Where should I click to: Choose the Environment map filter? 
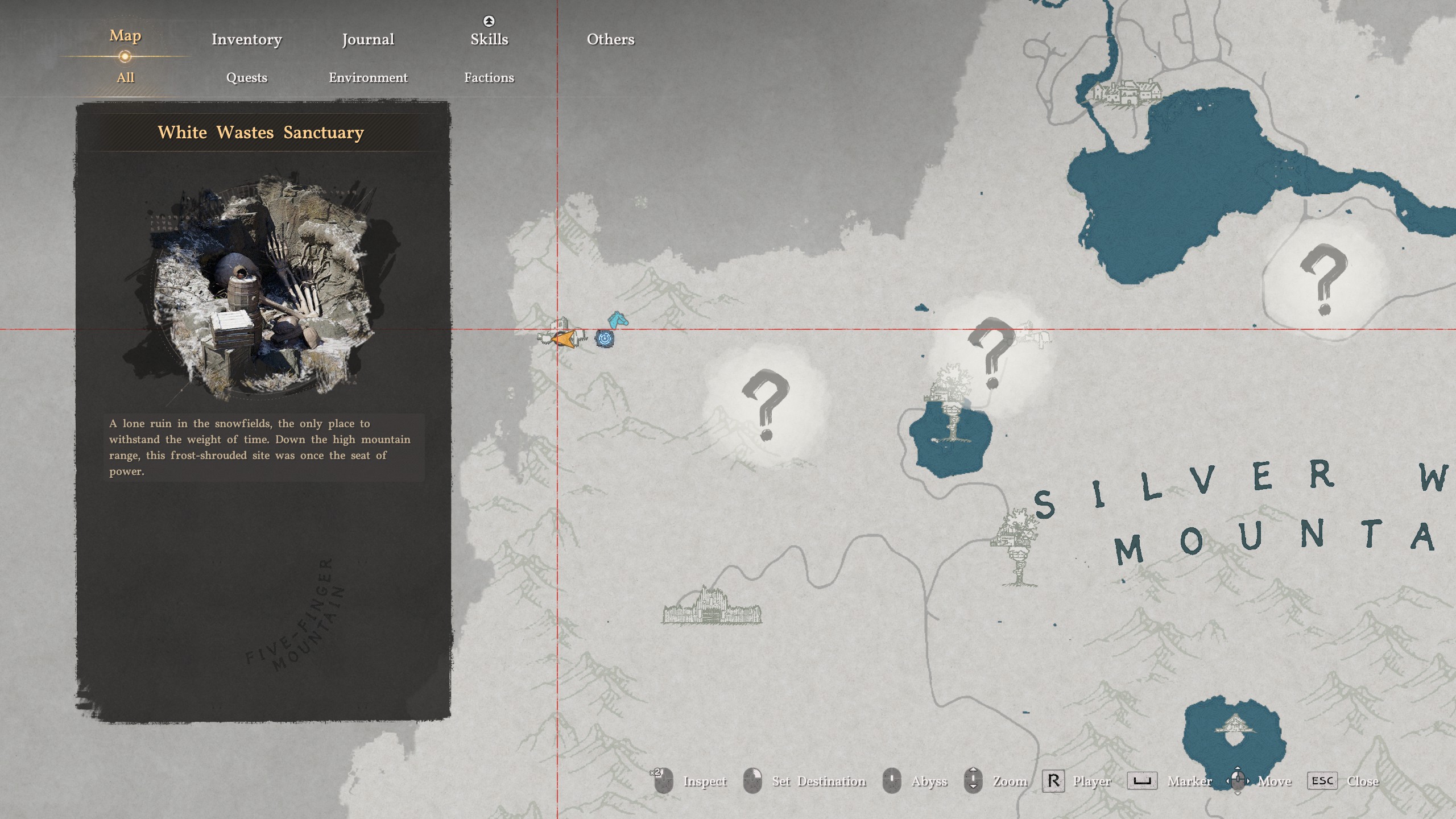click(368, 77)
